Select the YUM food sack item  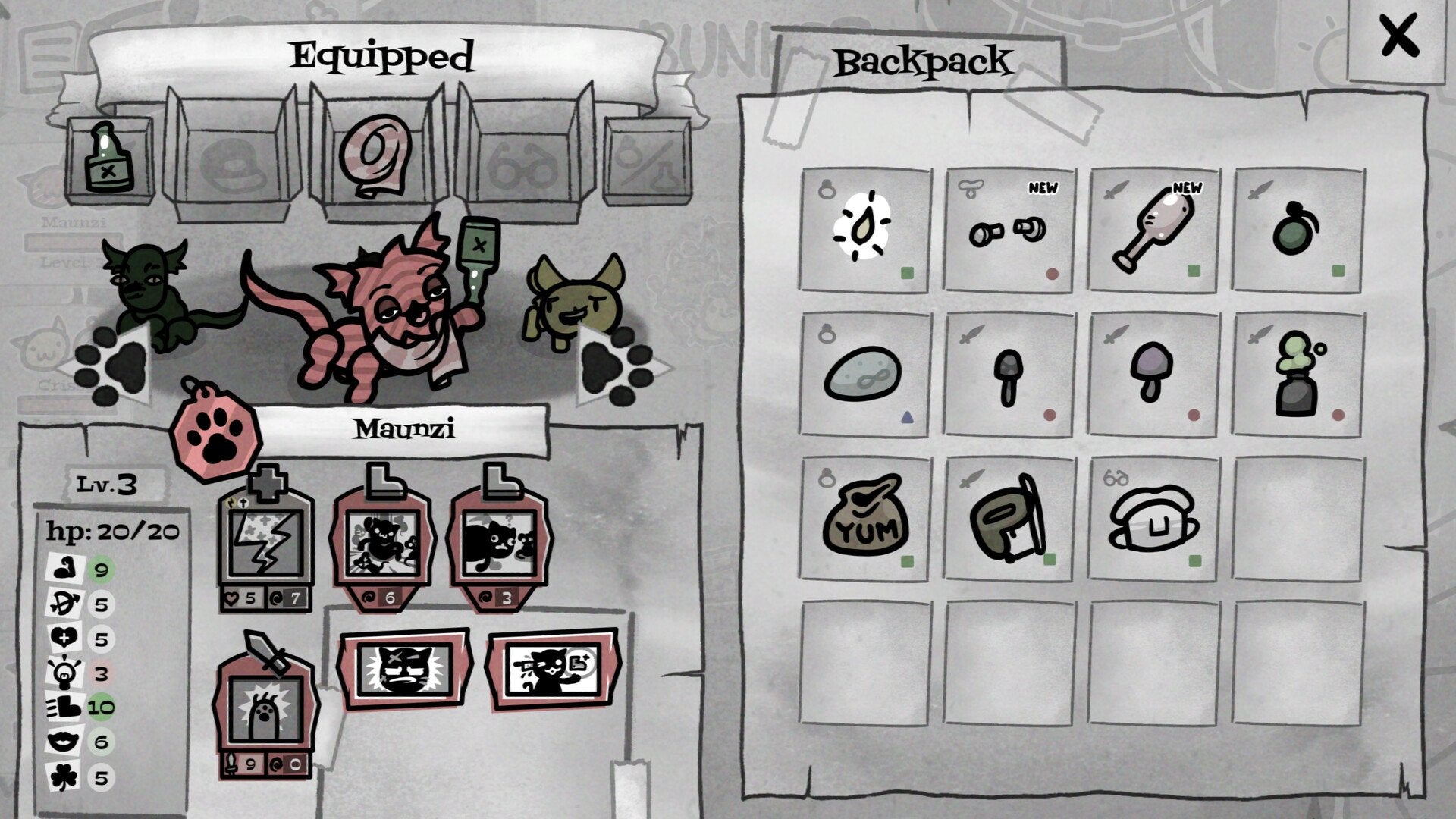[864, 518]
